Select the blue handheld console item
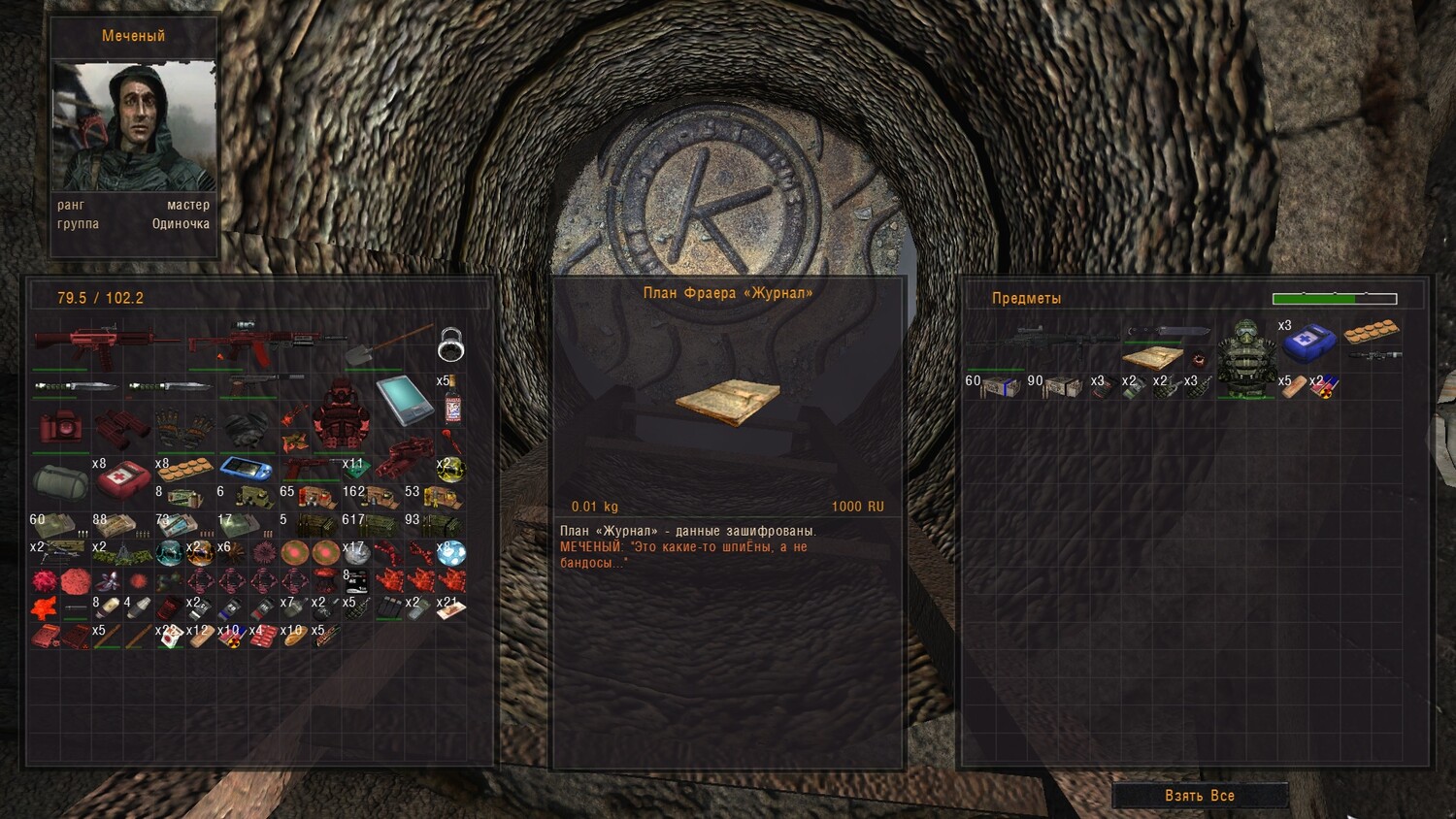The width and height of the screenshot is (1456, 819). [x=246, y=469]
